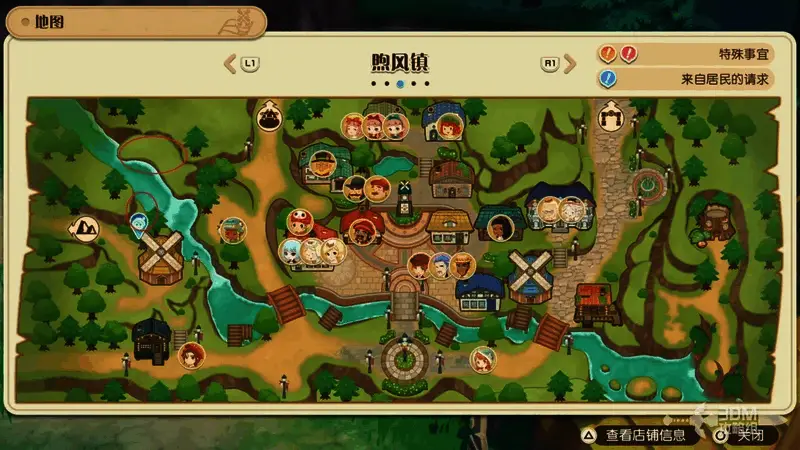Select the portrait marker right of the fountain
The height and width of the screenshot is (450, 800).
pos(483,359)
